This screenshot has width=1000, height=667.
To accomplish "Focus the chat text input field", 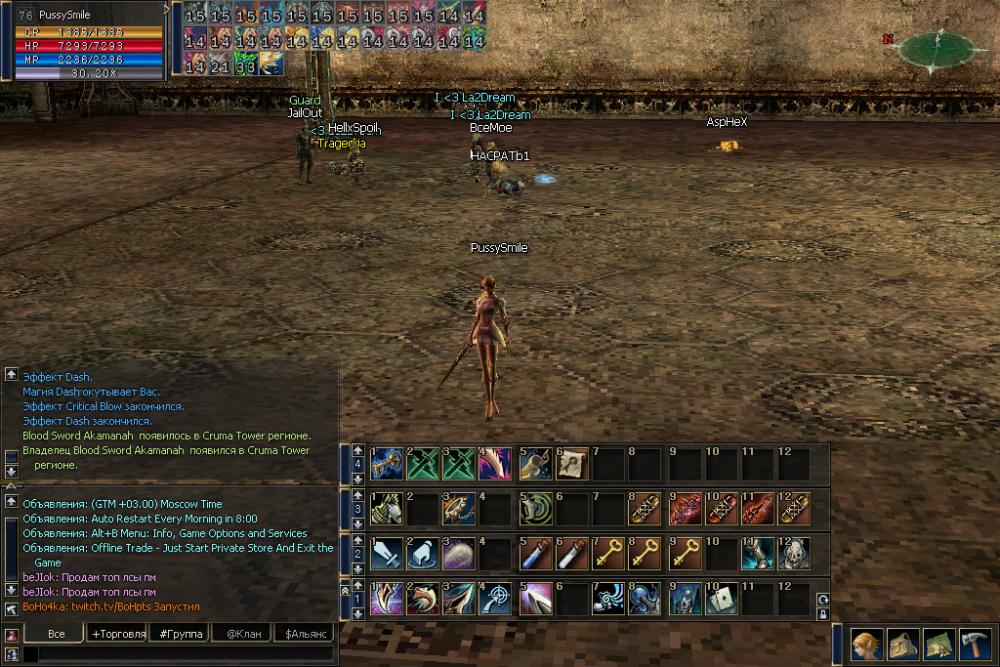I will (180, 654).
